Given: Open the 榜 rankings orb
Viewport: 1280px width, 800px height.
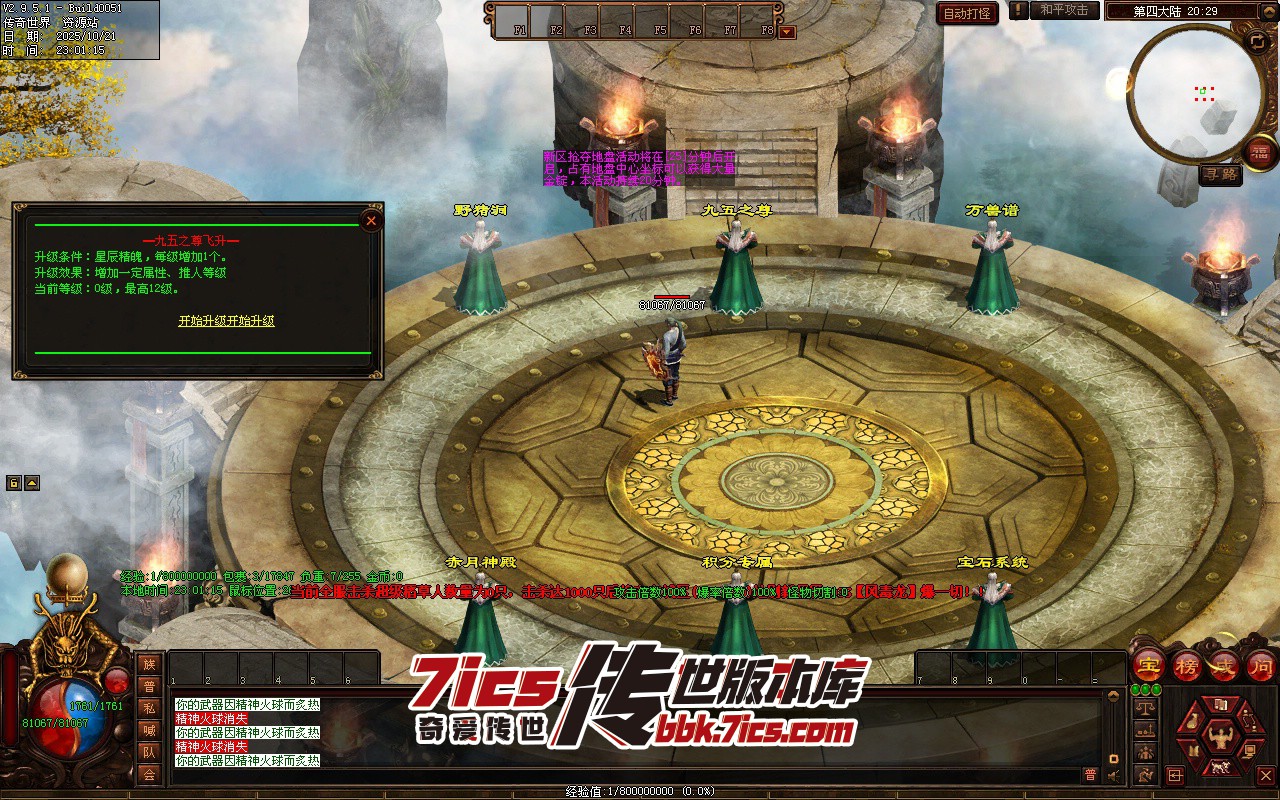Looking at the screenshot, I should point(1187,664).
